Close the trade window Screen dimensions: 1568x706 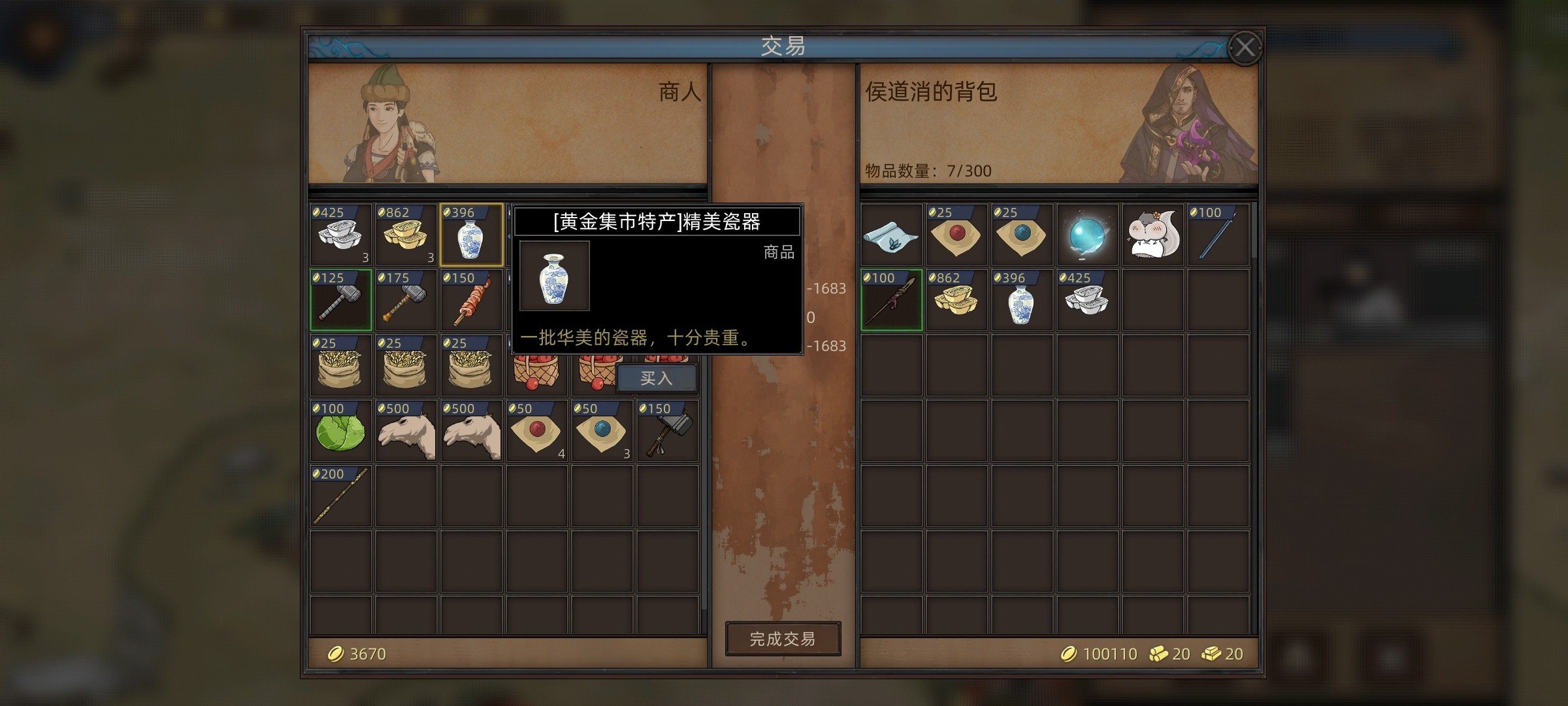coord(1244,48)
